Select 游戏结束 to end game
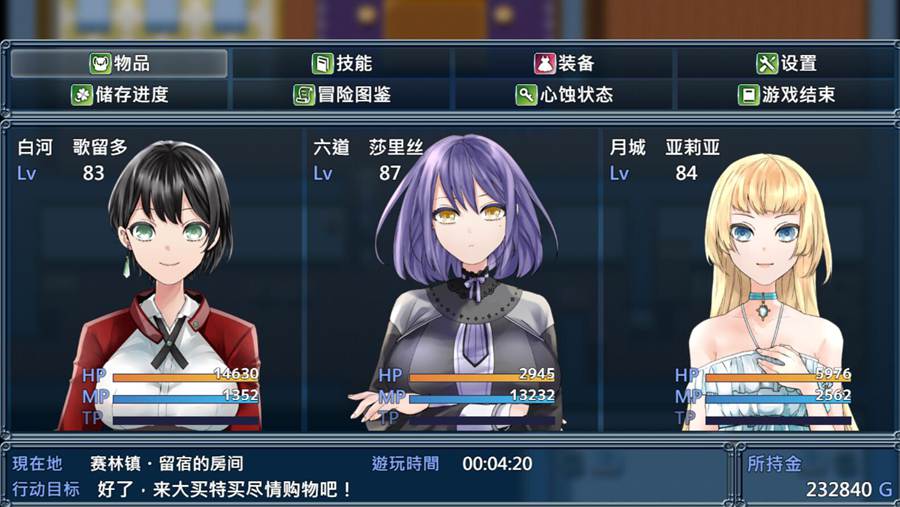 click(787, 95)
